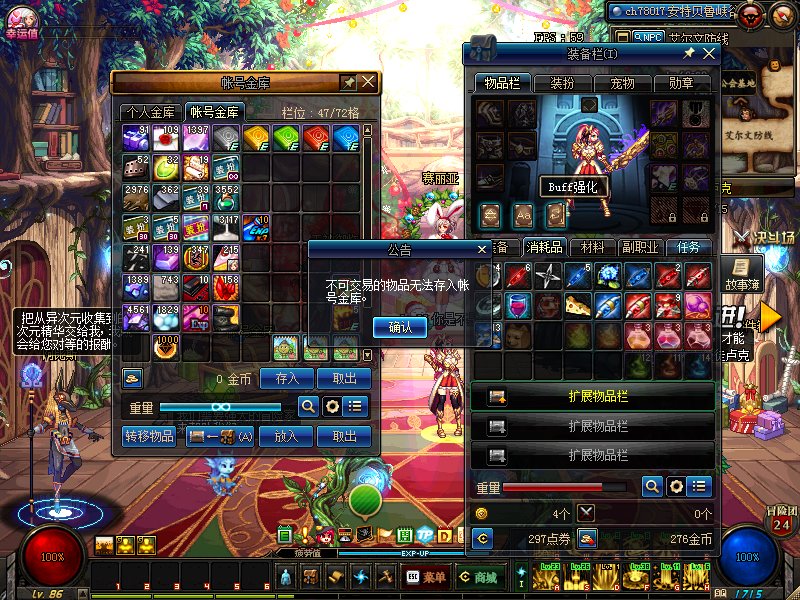800x600 pixels.
Task: Switch to the 任务 item tab
Action: [690, 247]
